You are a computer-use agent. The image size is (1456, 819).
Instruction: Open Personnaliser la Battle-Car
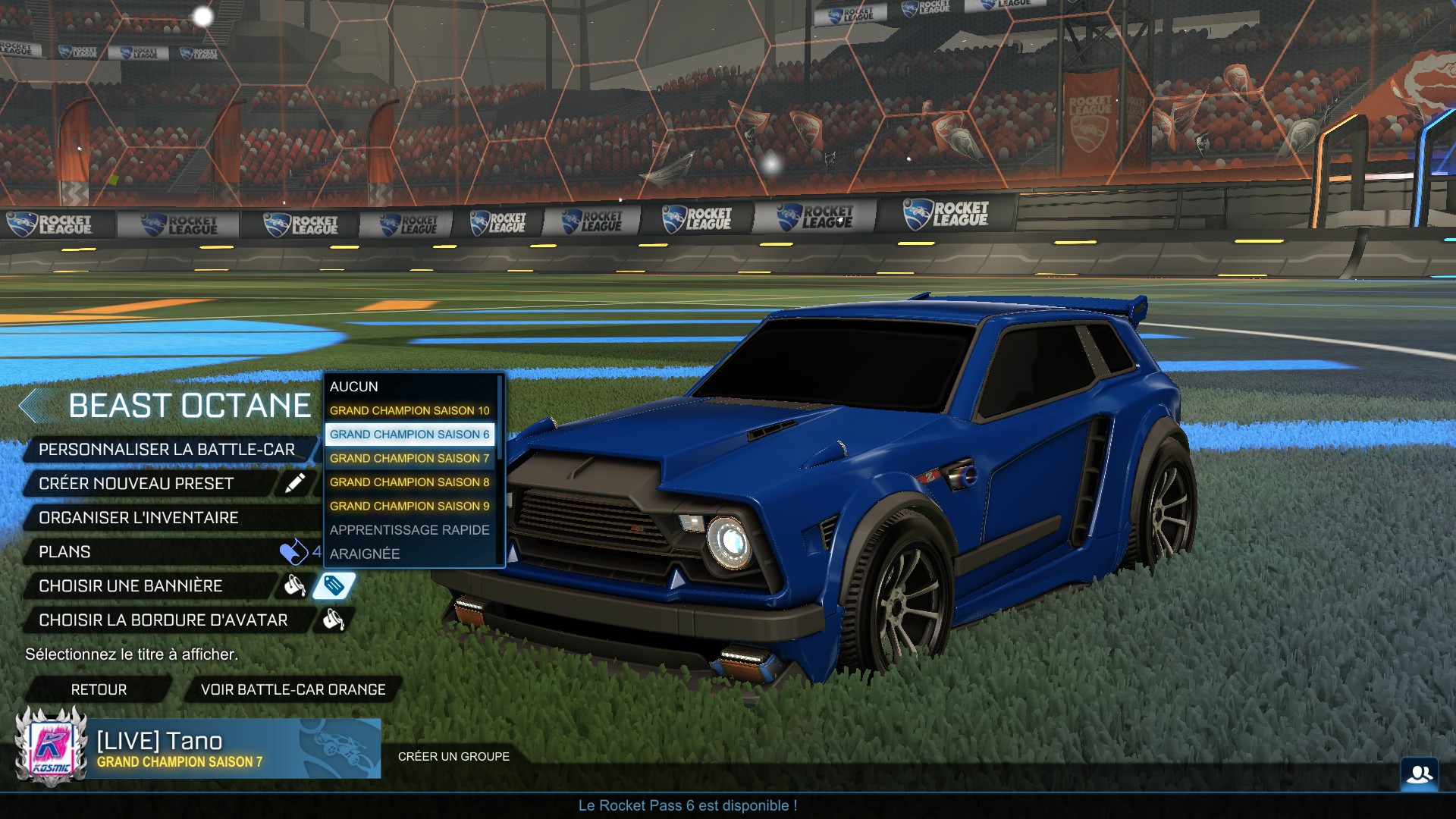[x=167, y=450]
